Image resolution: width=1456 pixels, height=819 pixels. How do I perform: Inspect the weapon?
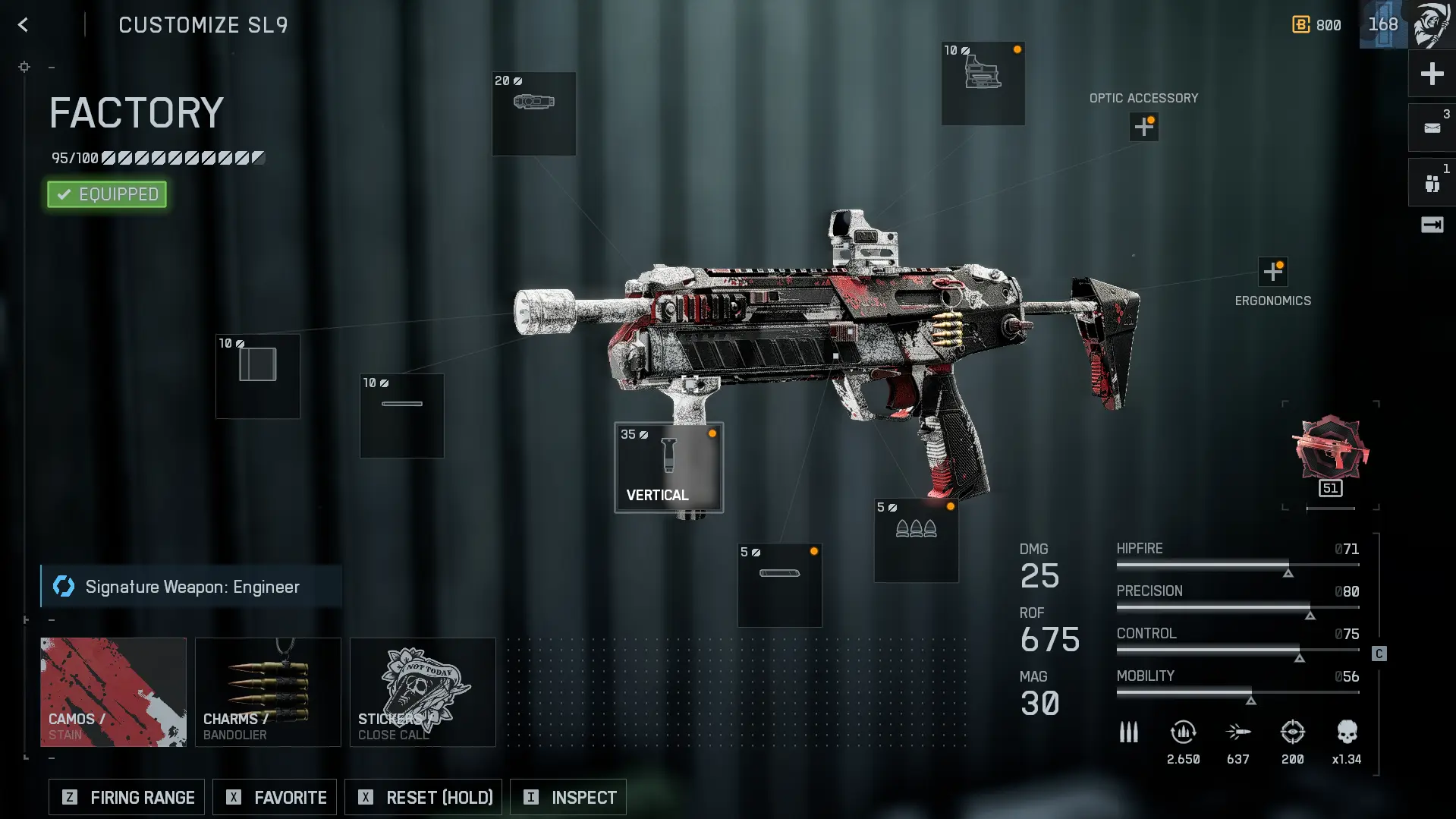click(x=568, y=797)
